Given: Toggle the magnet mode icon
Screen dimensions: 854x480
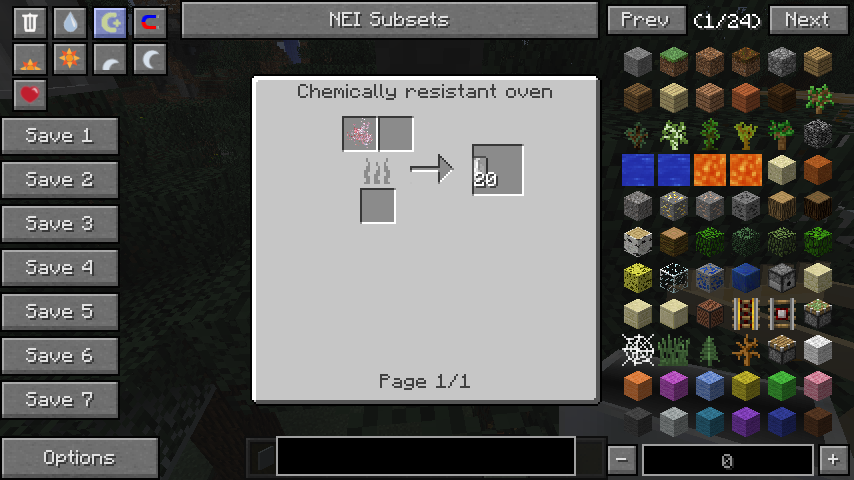Looking at the screenshot, I should [150, 23].
